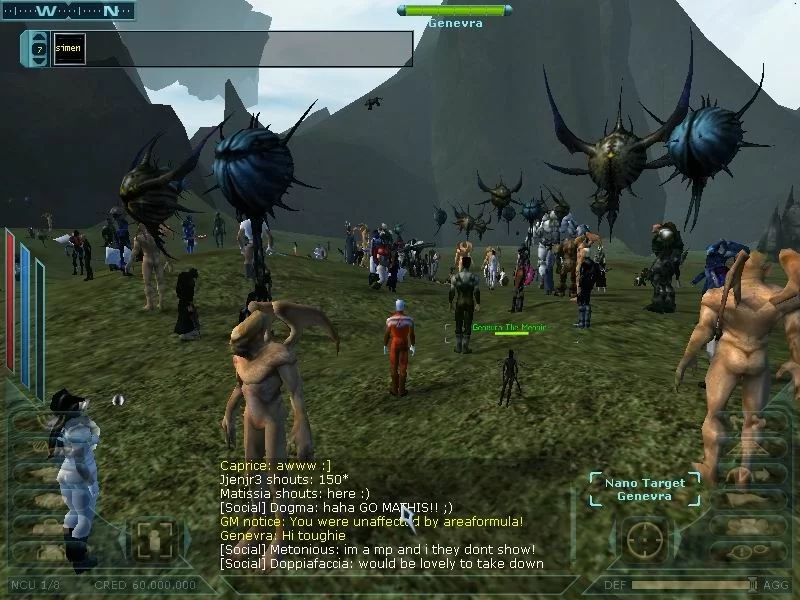Click the shortcut bar page up arrow
Viewport: 800px width, 600px height.
pos(39,37)
